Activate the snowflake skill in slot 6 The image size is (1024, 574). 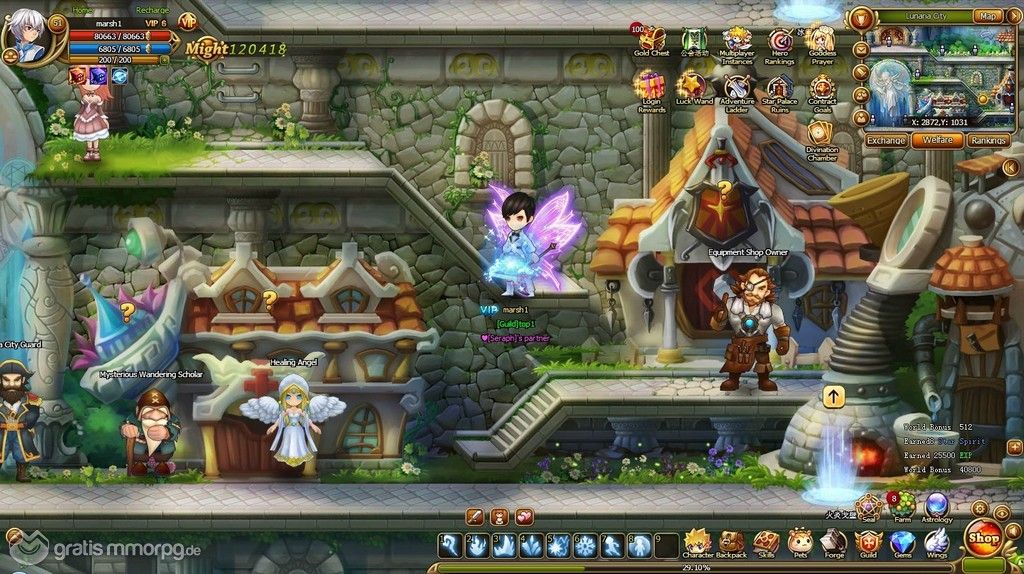[585, 546]
